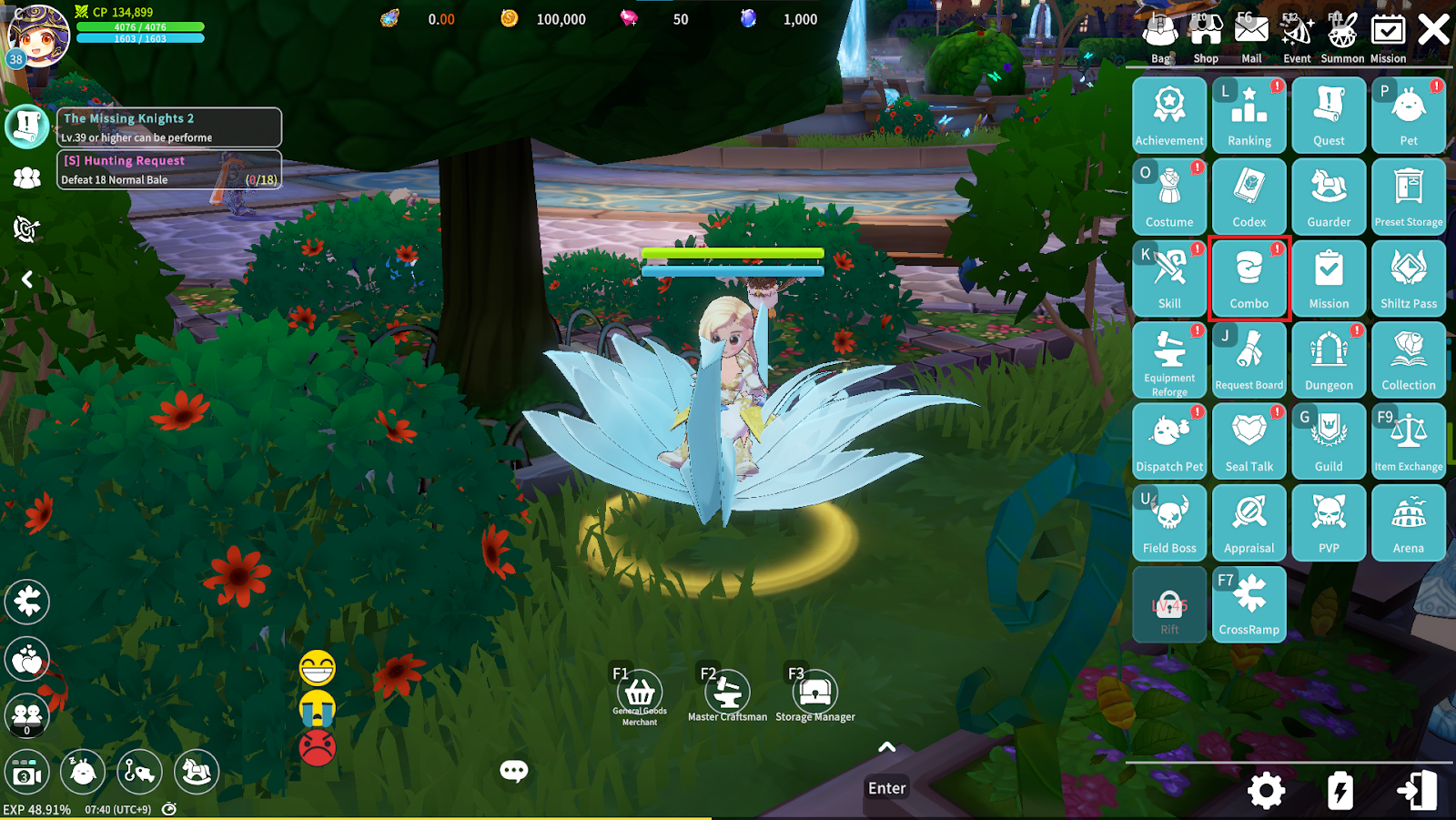Use the laughing emoji
The height and width of the screenshot is (820, 1456).
pos(318,669)
